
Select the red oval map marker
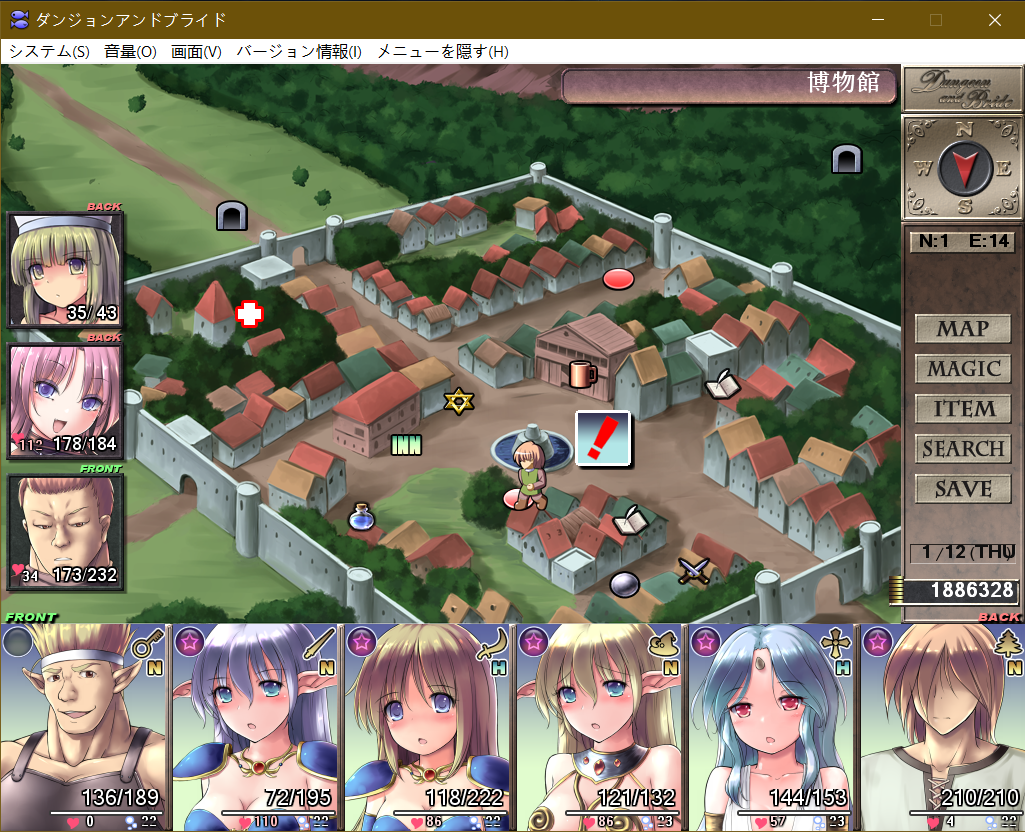619,279
